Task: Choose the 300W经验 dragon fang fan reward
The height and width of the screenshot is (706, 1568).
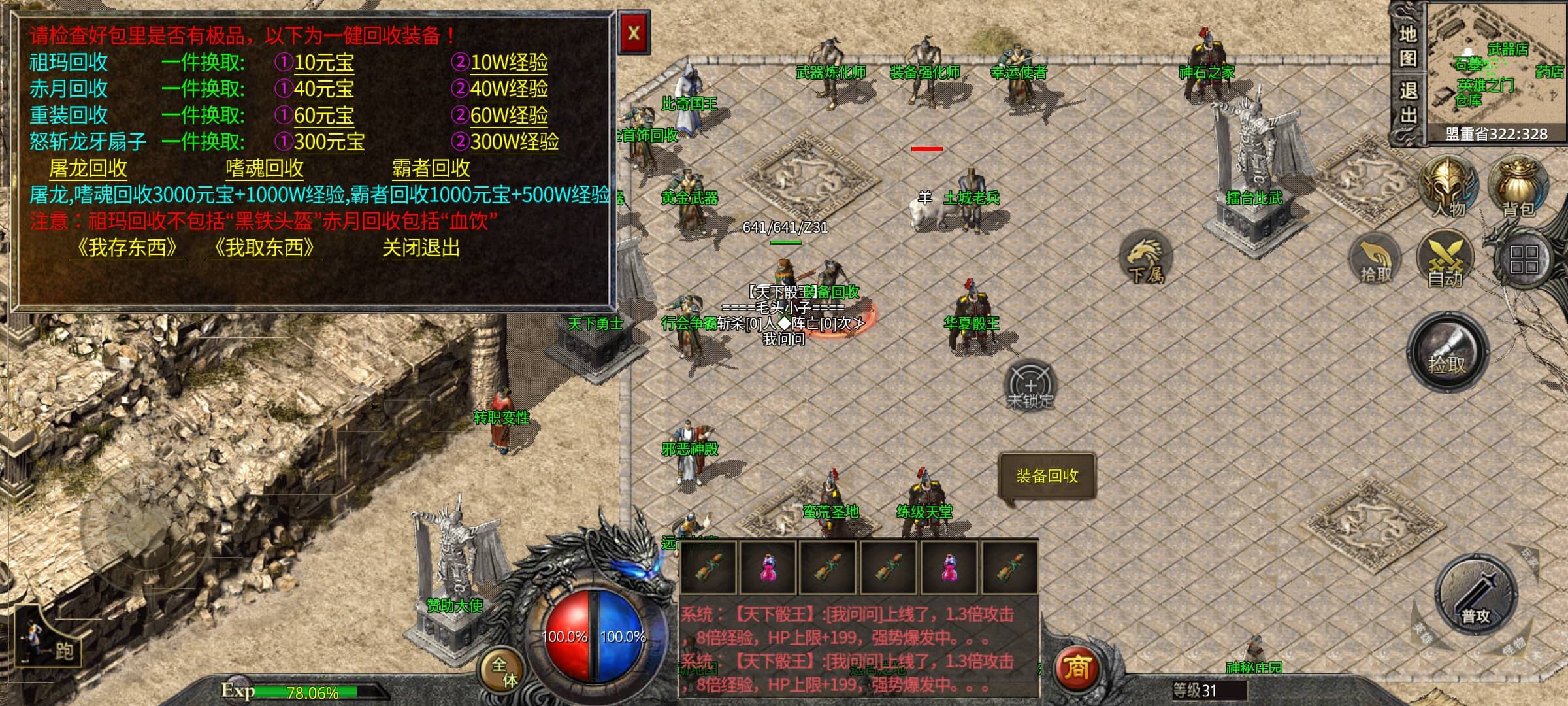Action: point(514,142)
